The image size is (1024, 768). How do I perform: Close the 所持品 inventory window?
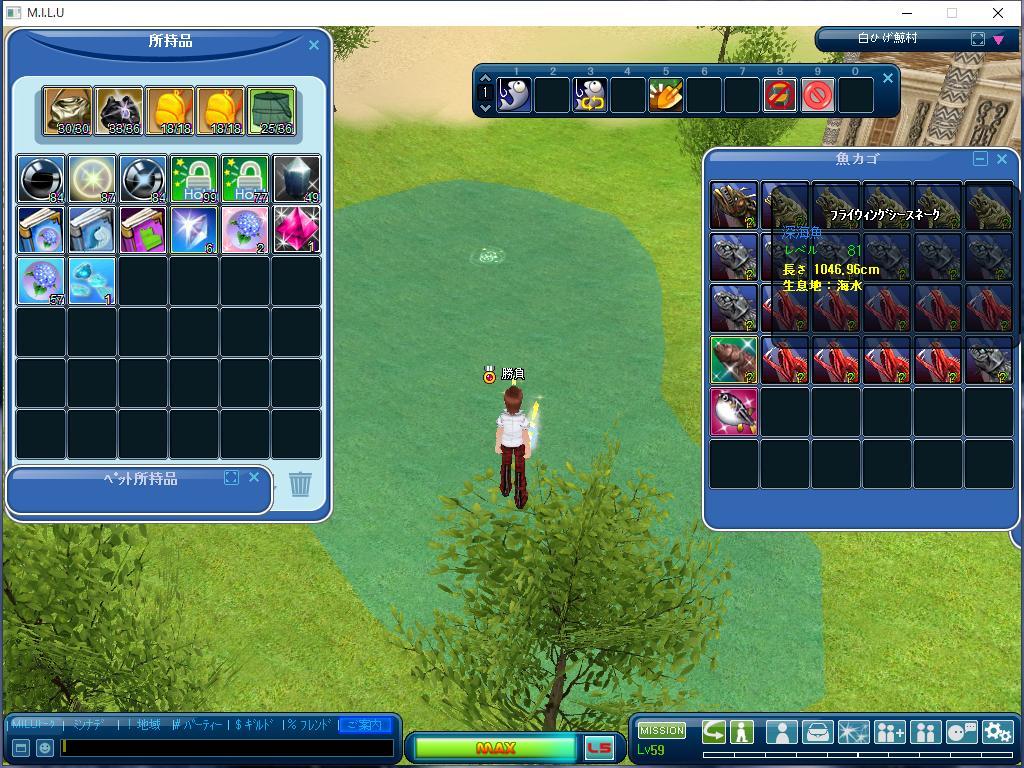click(x=314, y=45)
